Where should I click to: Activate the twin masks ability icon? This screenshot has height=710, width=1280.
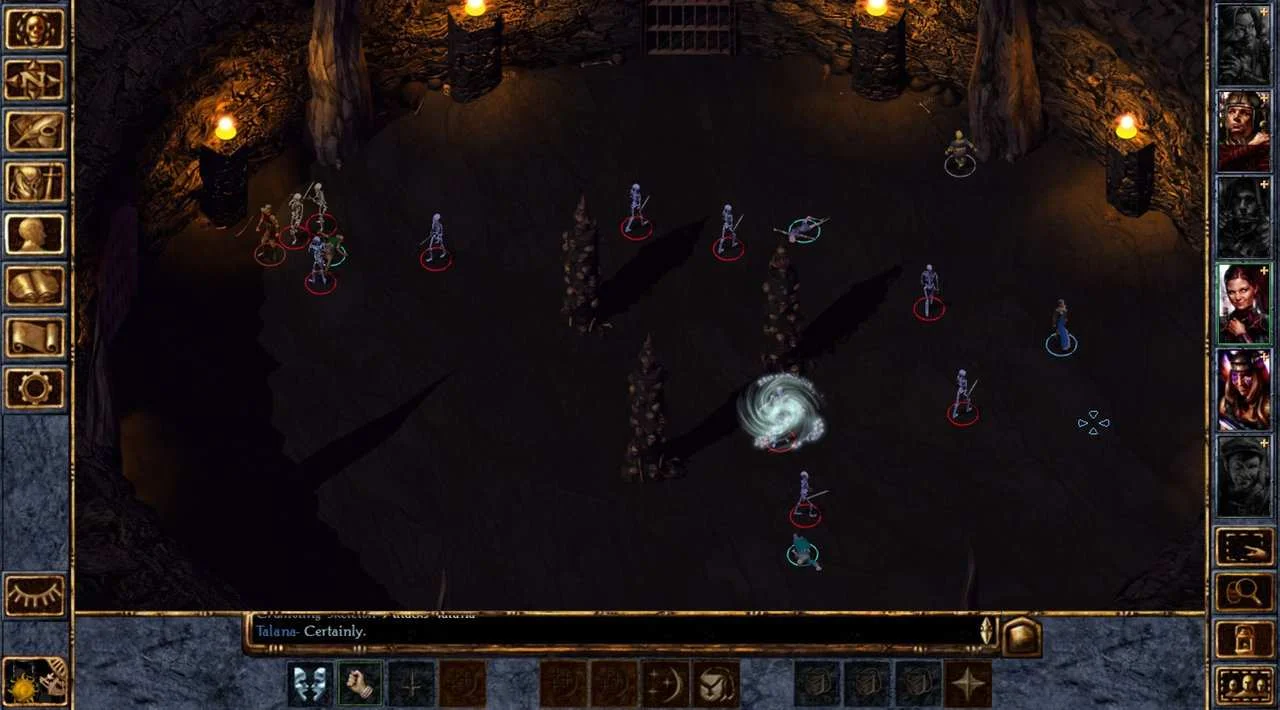pos(311,684)
